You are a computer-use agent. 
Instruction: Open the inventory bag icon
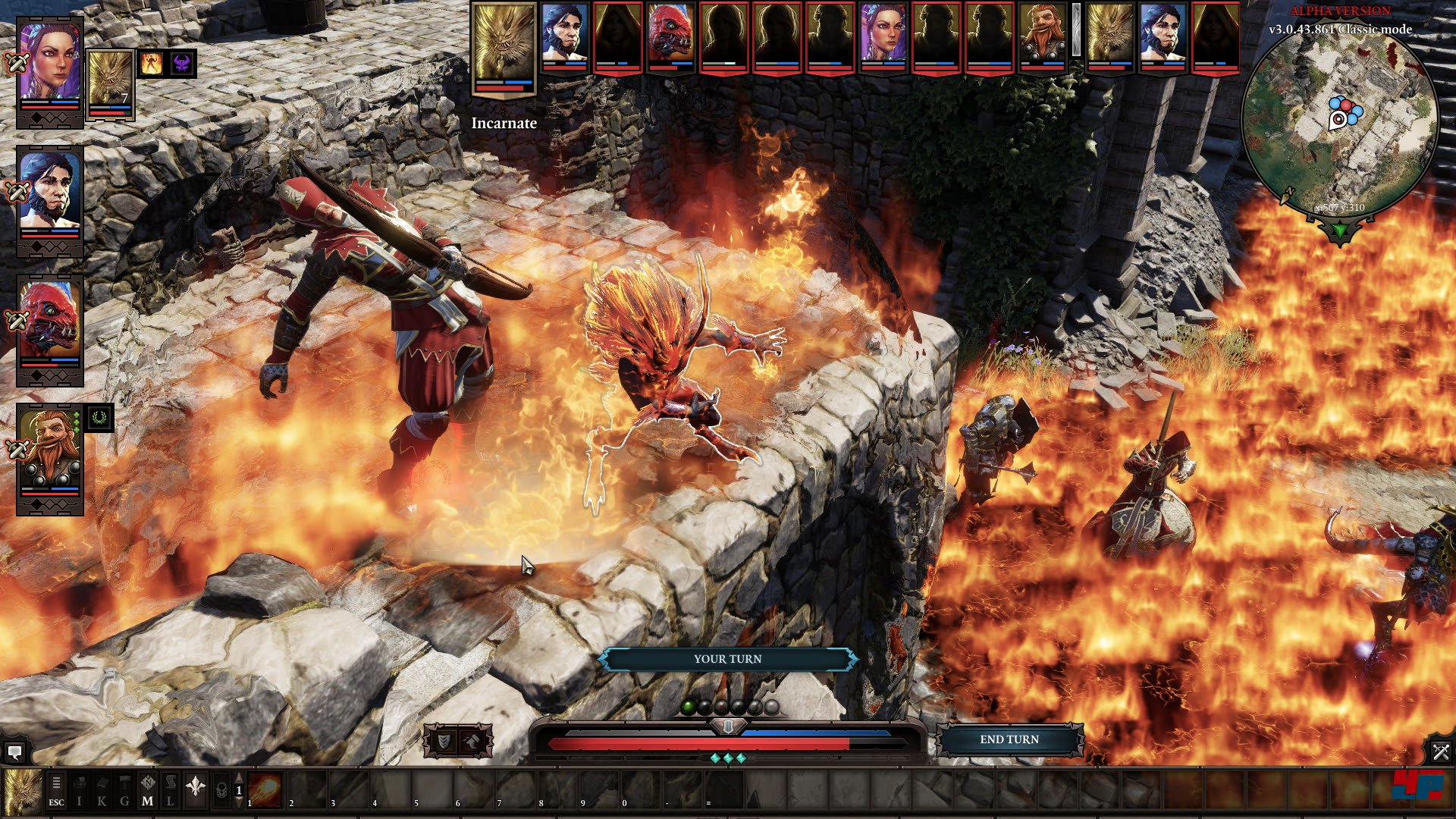pos(80,790)
